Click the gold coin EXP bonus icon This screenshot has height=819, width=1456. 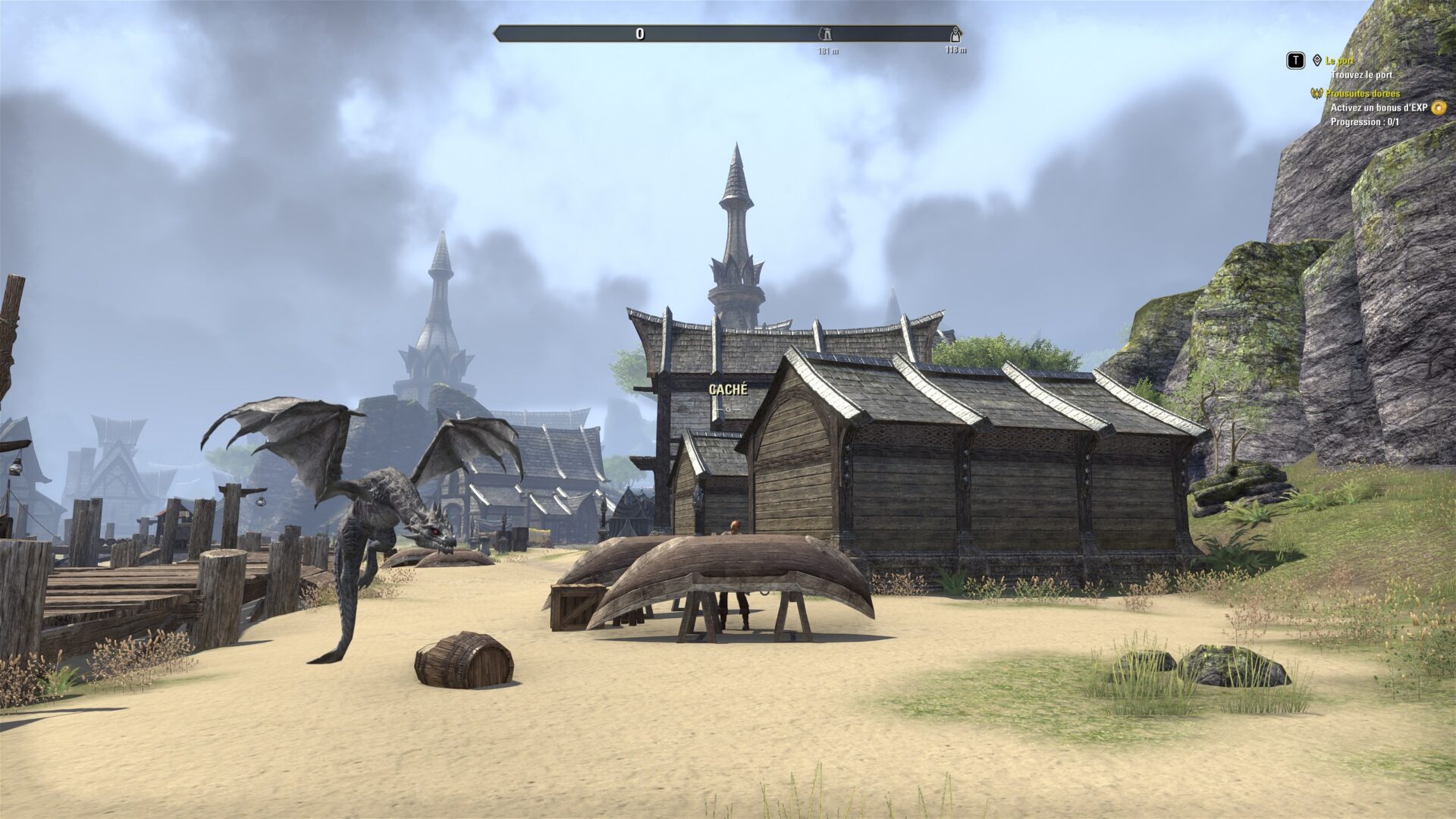[x=1439, y=108]
